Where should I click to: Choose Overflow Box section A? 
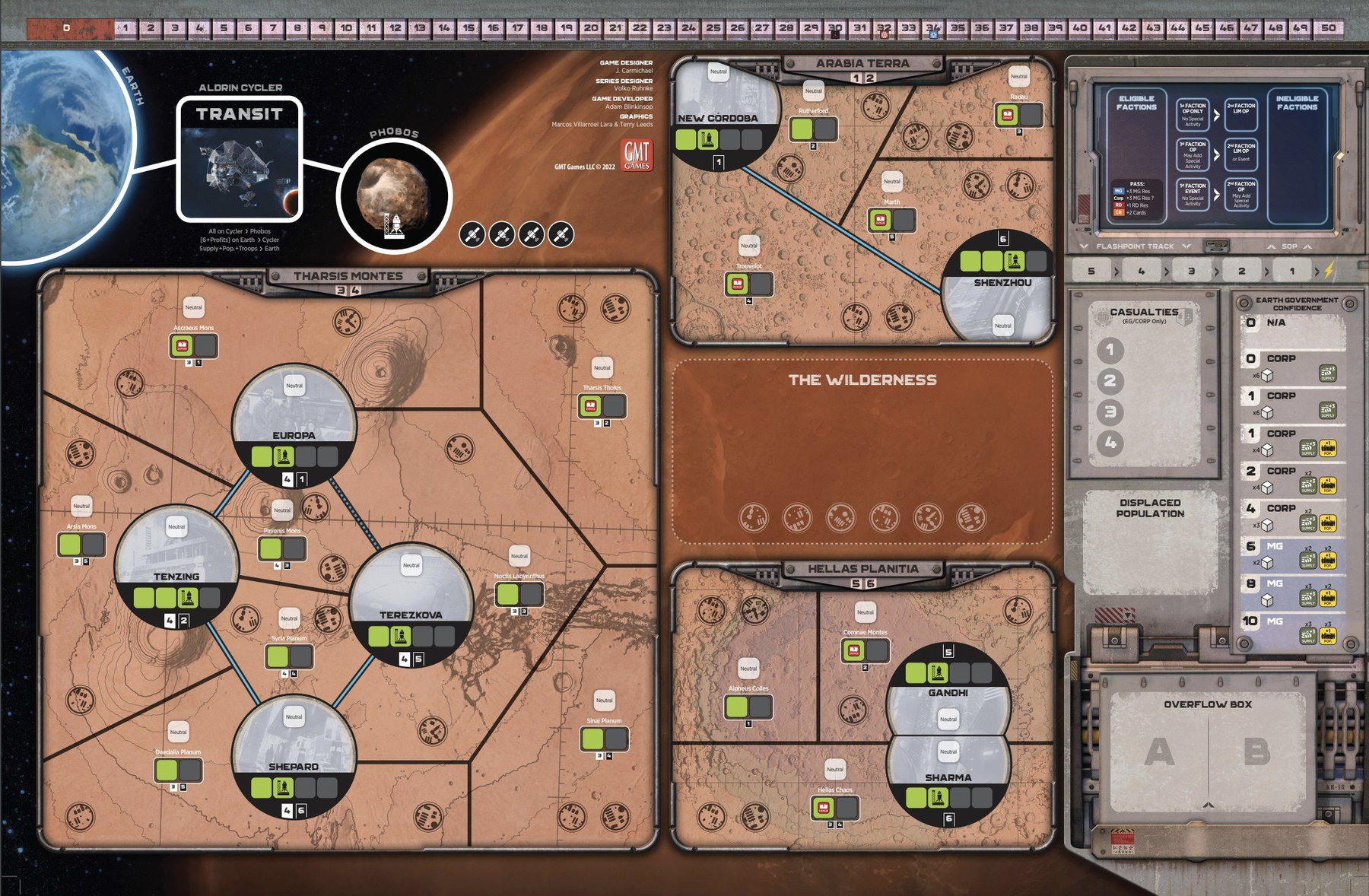(x=1159, y=753)
